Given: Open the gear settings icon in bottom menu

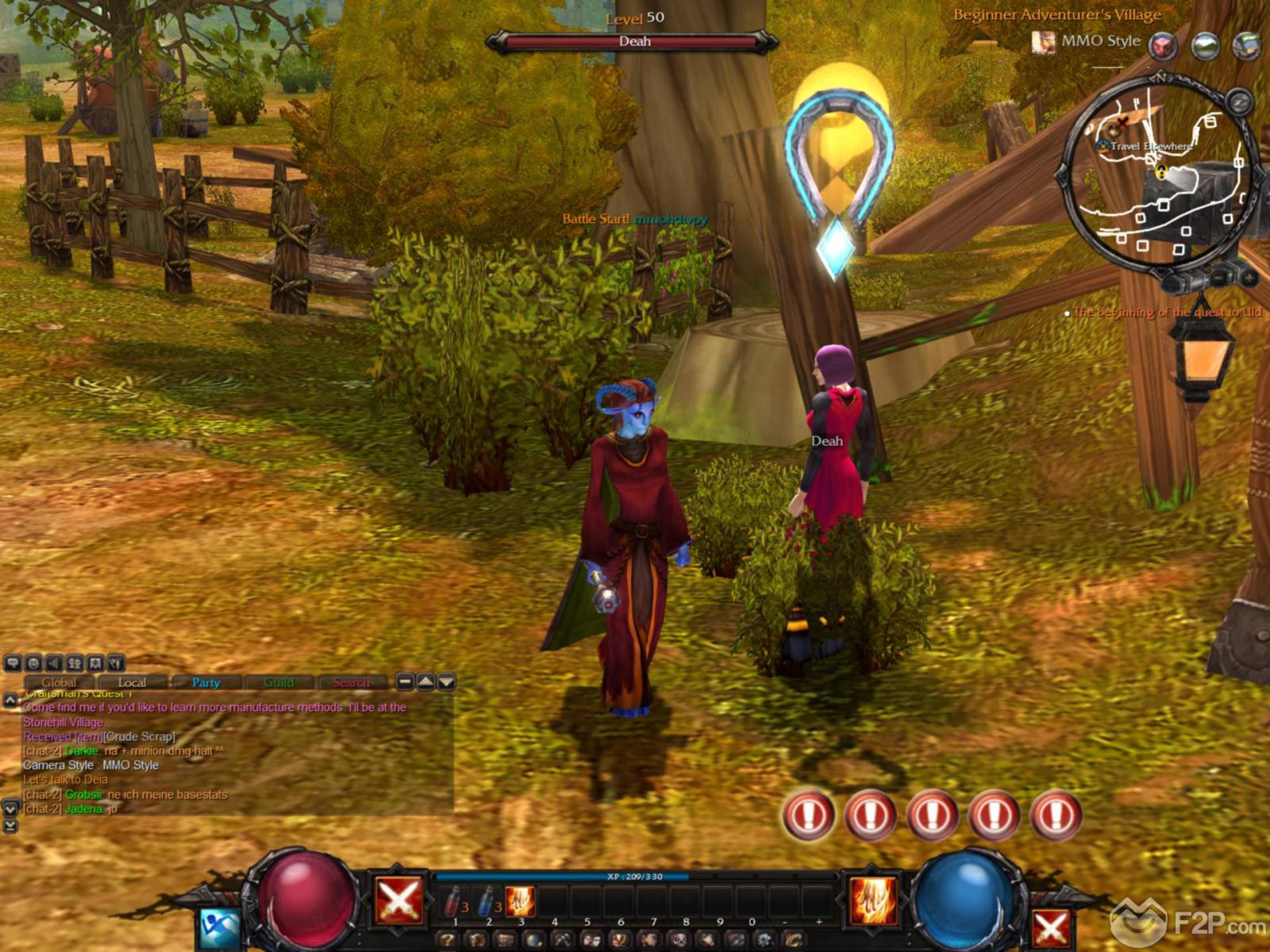Looking at the screenshot, I should tap(765, 940).
